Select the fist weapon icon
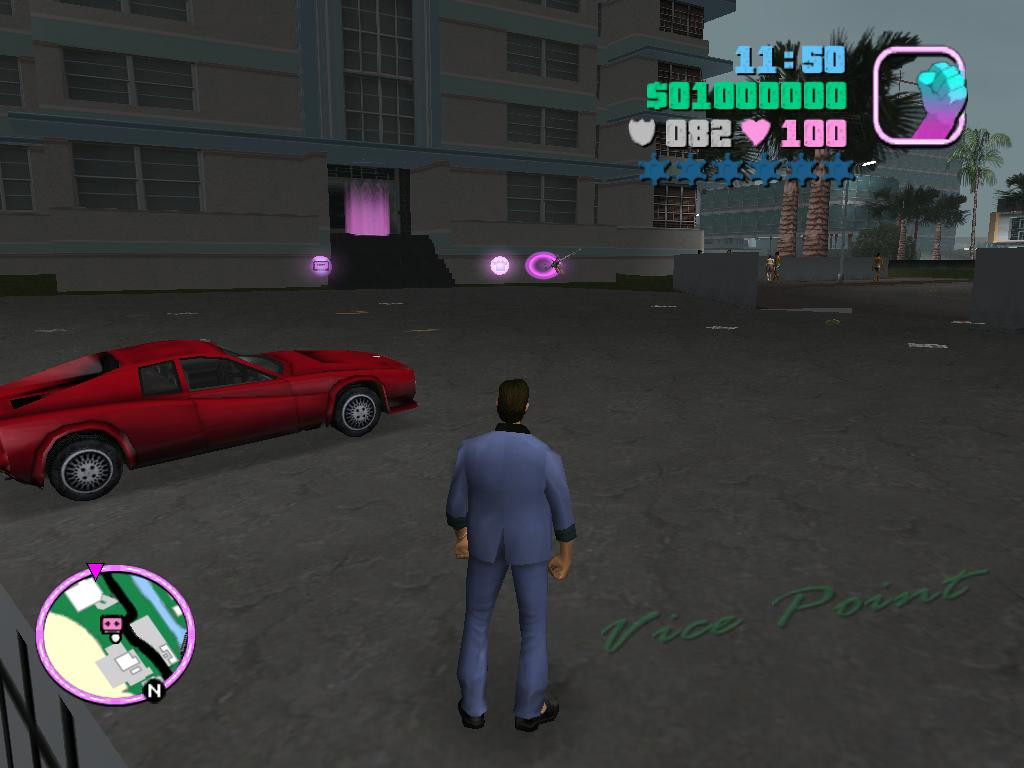 919,95
